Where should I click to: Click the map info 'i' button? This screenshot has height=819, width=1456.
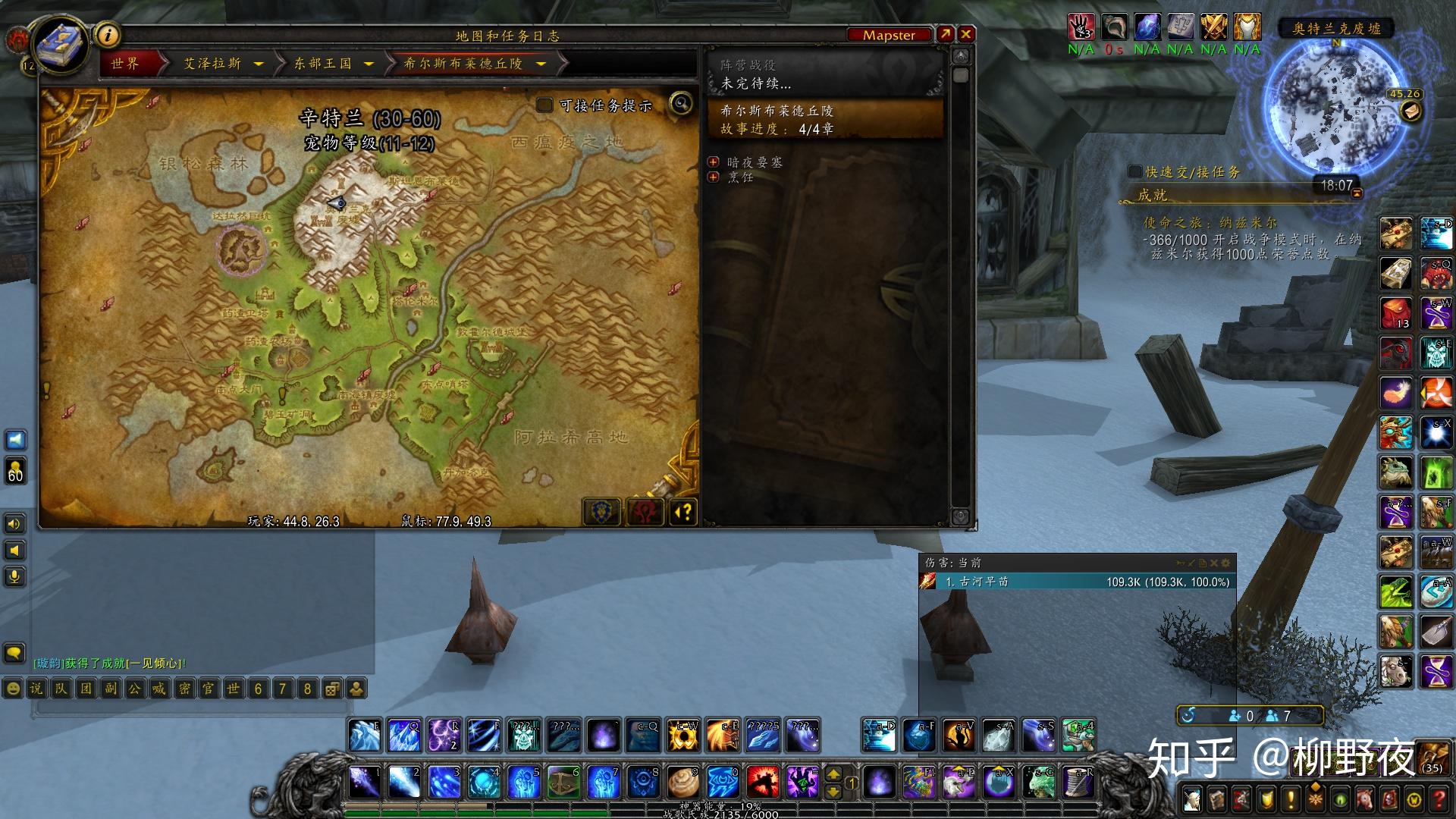(108, 35)
